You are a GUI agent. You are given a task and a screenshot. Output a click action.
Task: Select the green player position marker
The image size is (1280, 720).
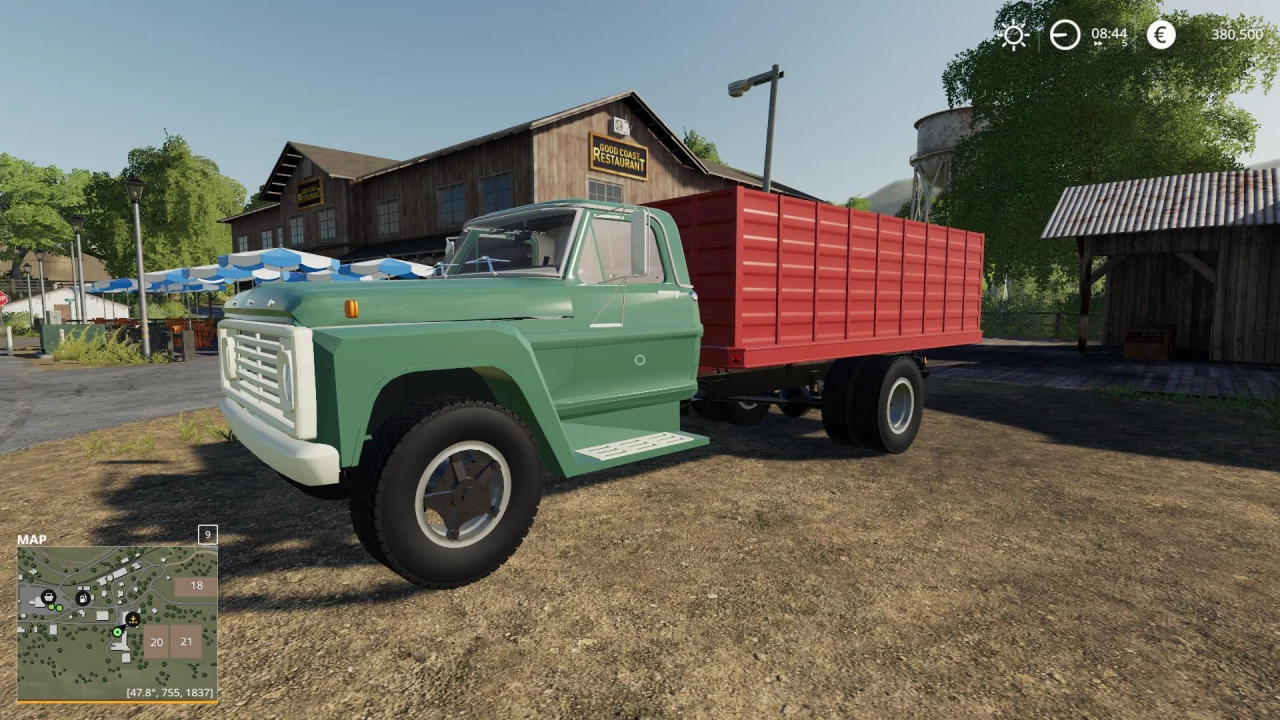tap(118, 633)
